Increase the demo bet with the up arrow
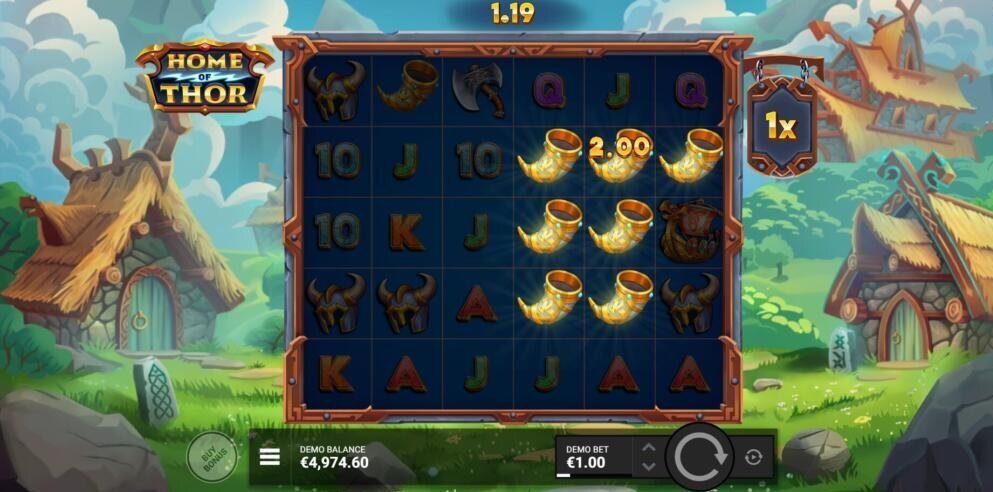Screen dimensions: 993x492 click(x=648, y=448)
